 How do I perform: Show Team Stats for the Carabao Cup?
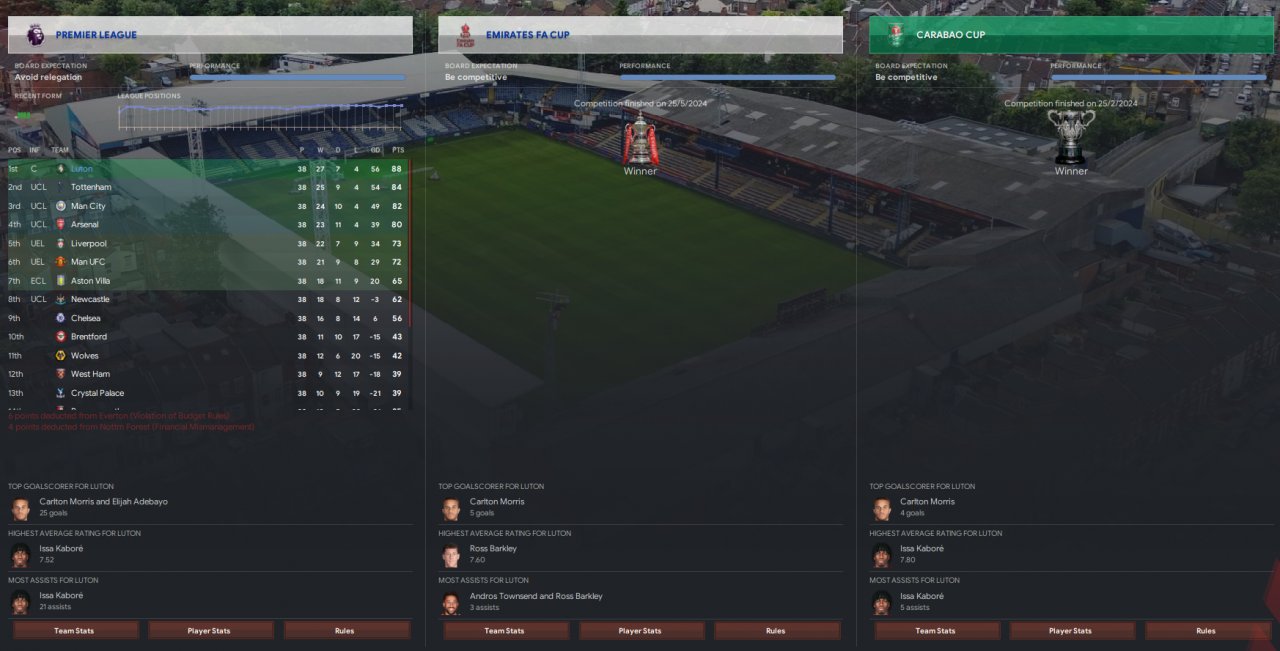(936, 631)
